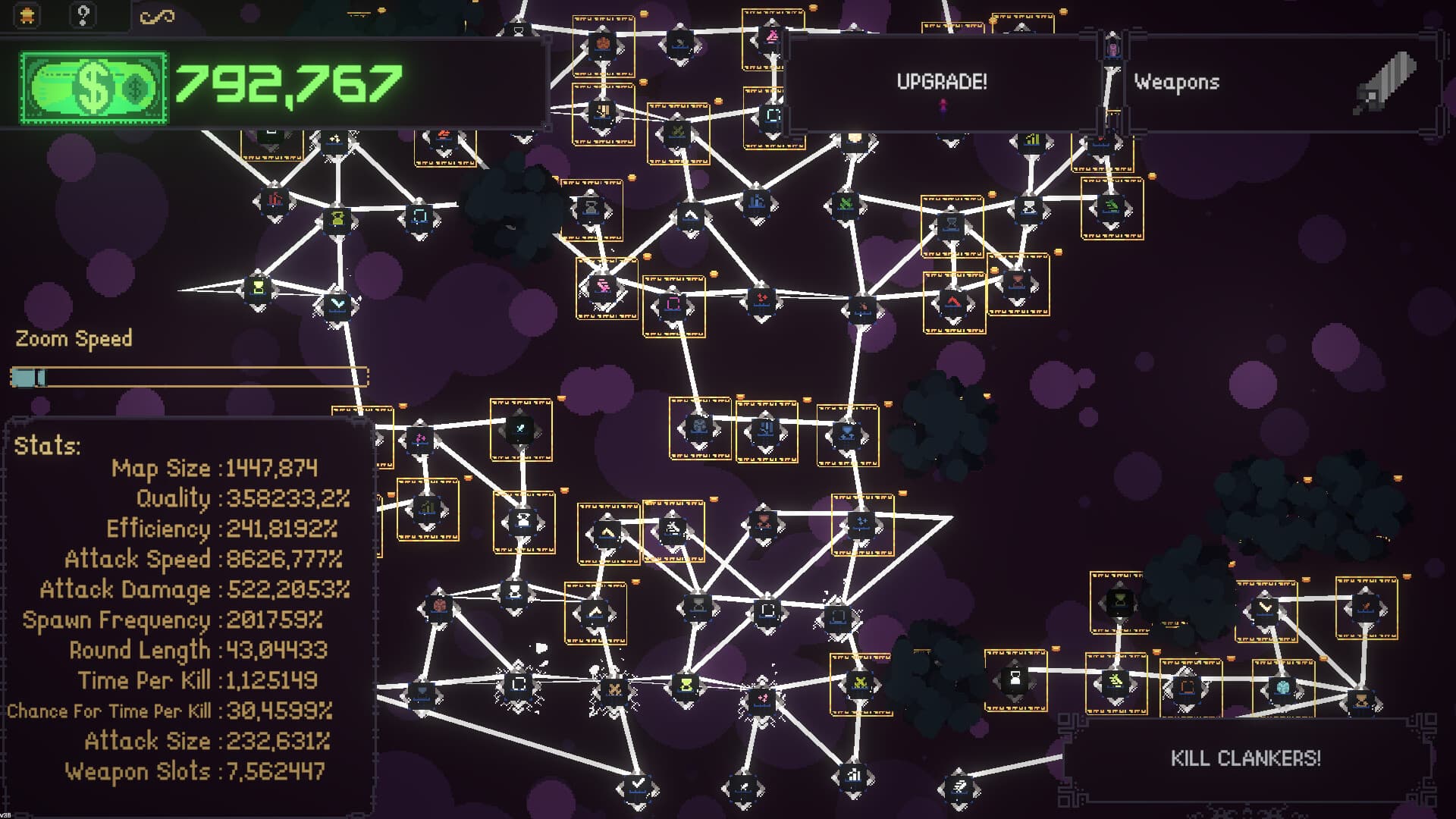Select the red bar chart skill node
Image resolution: width=1456 pixels, height=819 pixels.
[x=275, y=199]
